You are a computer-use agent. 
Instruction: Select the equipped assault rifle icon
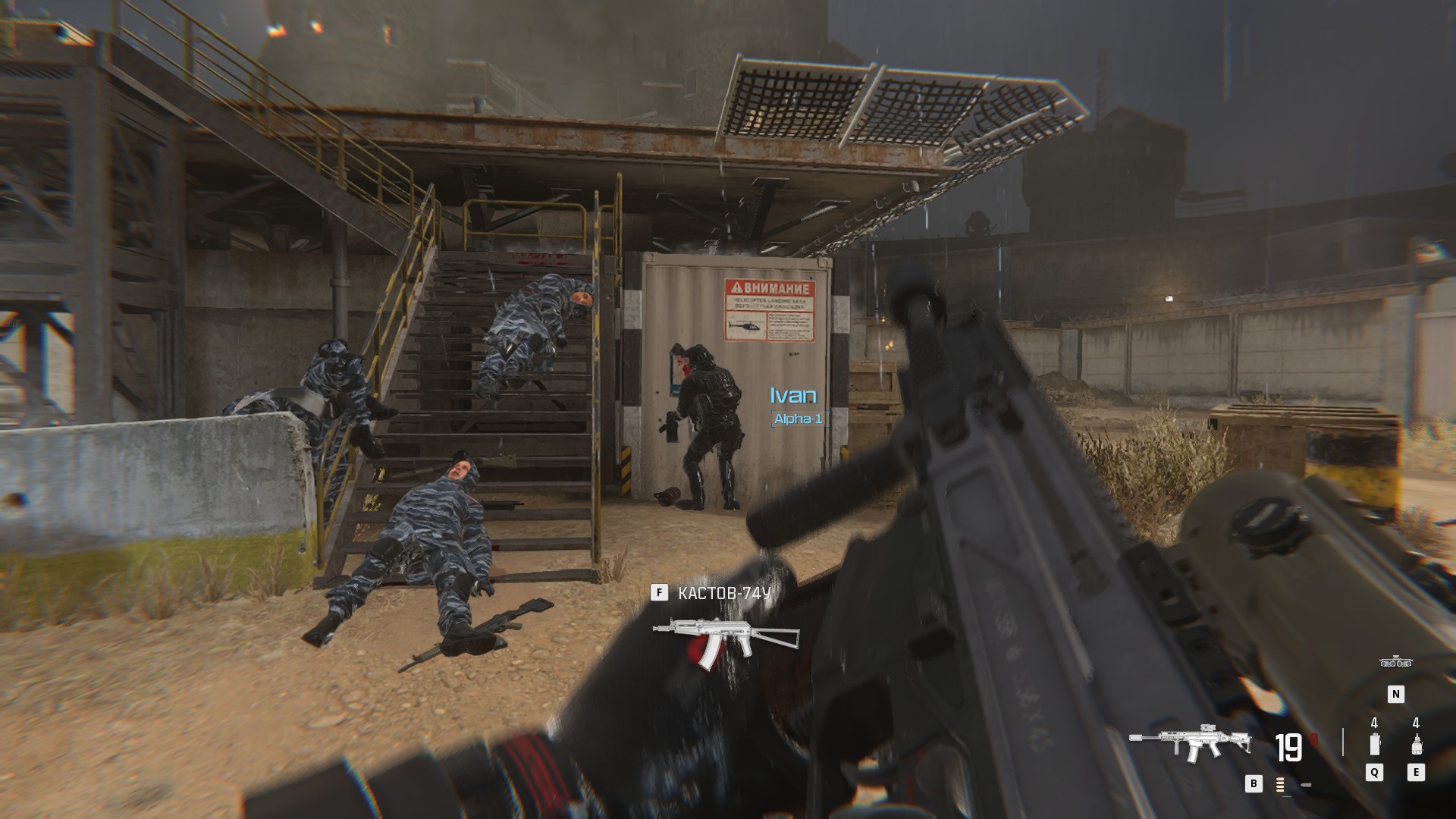(x=1188, y=743)
